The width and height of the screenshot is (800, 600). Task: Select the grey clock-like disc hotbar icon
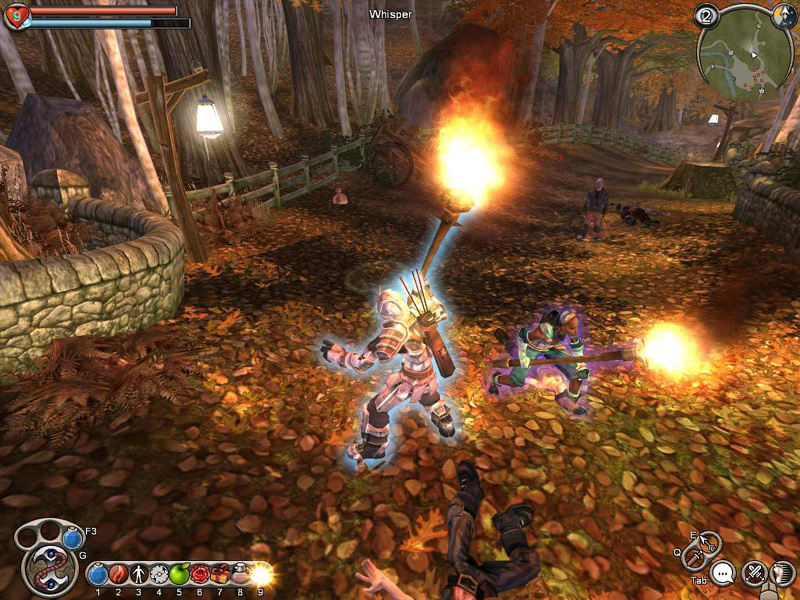[x=158, y=574]
